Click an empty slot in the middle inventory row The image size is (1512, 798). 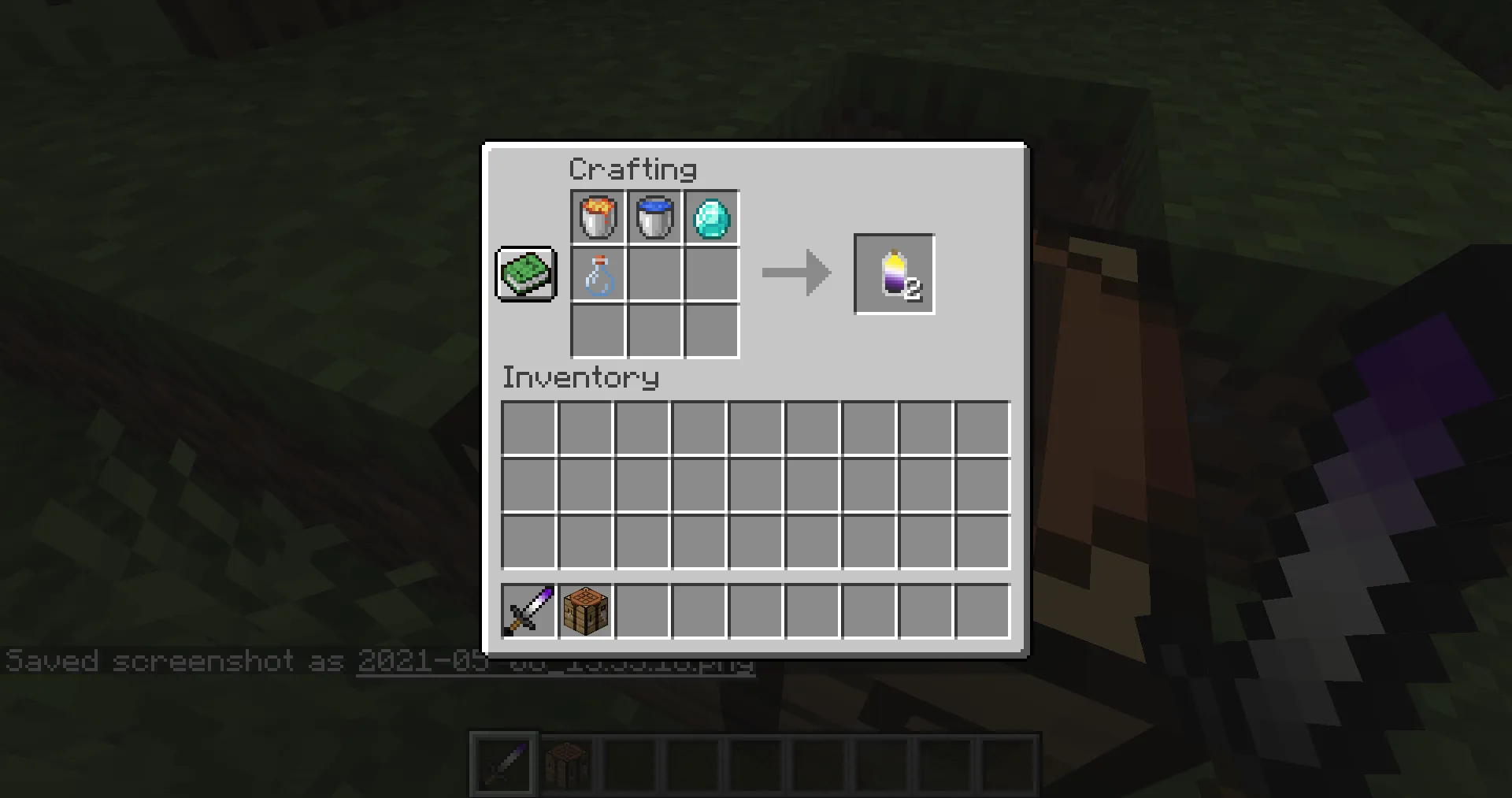click(756, 484)
